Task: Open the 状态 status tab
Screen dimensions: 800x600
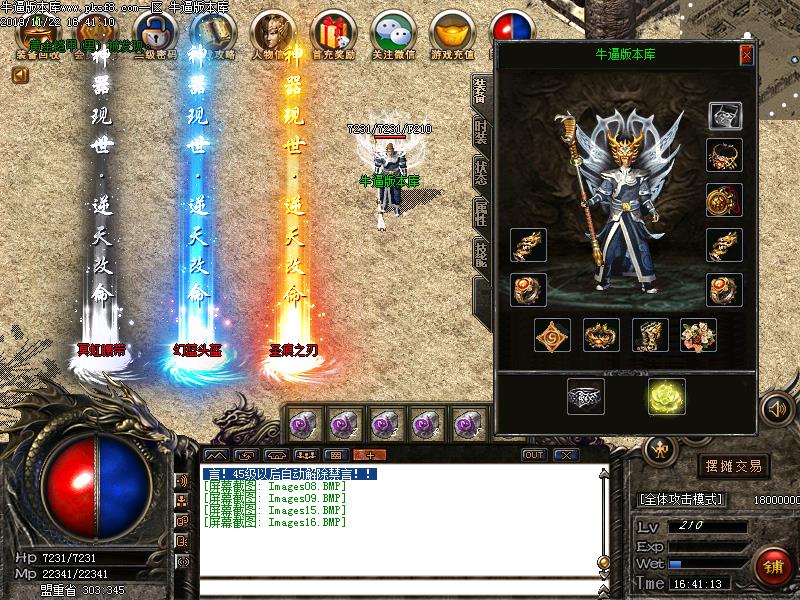Action: pyautogui.click(x=481, y=172)
